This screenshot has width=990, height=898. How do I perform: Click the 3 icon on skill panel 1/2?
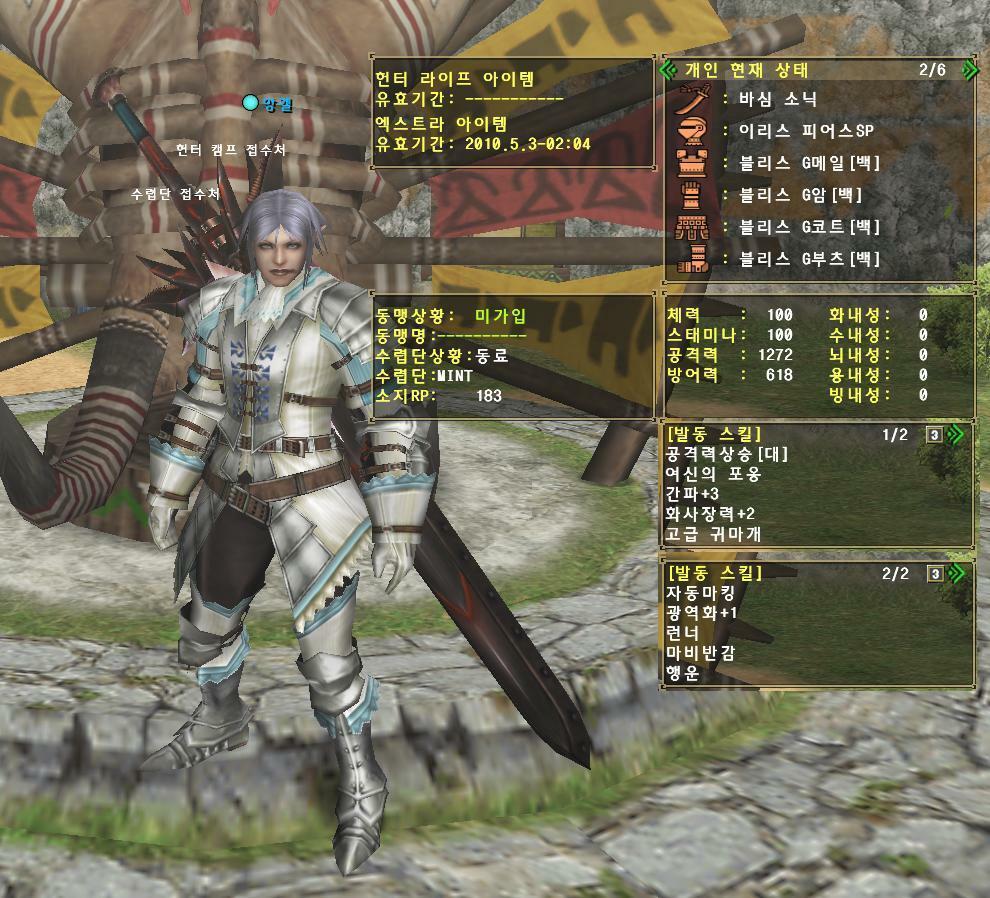click(x=934, y=435)
